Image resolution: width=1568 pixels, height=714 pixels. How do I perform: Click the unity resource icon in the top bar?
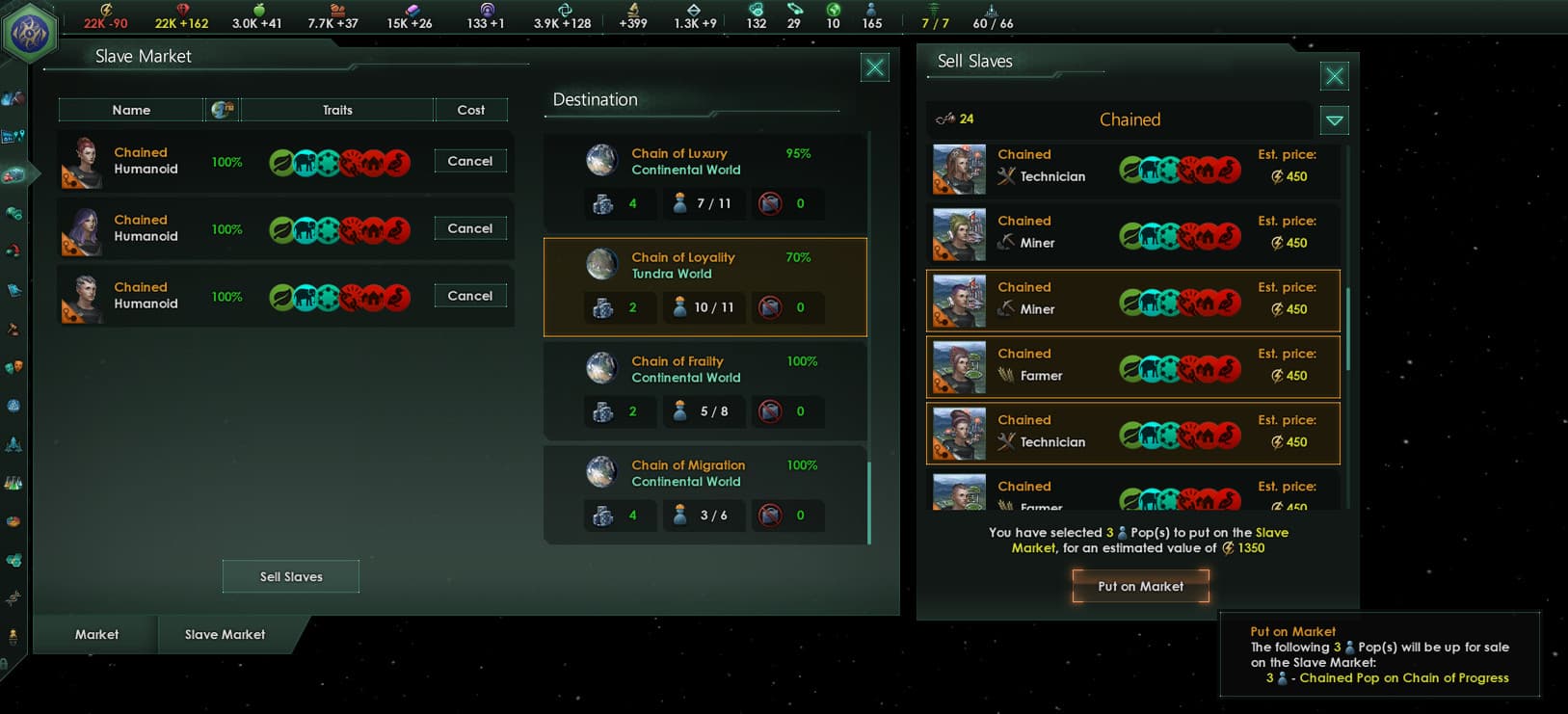tap(563, 9)
